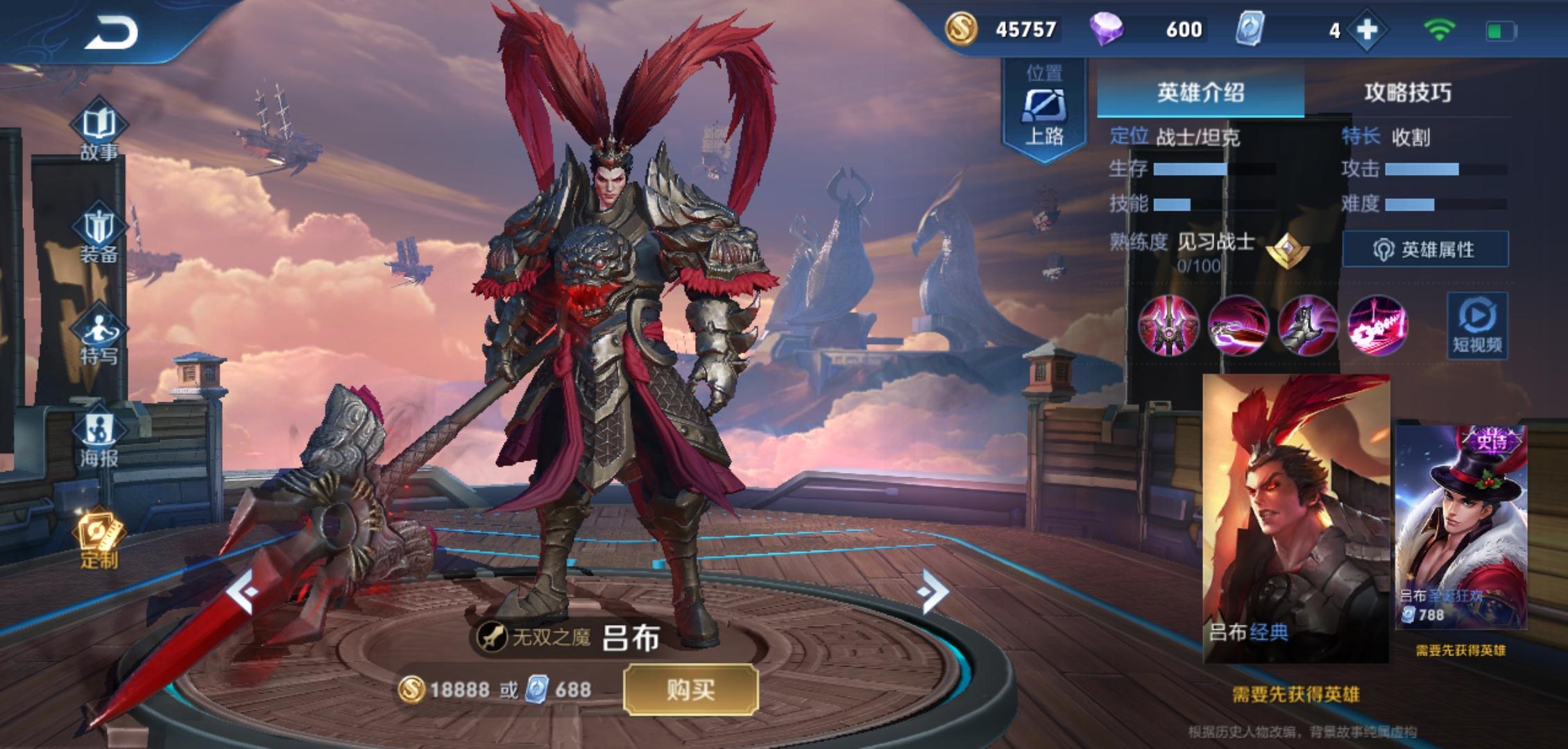Viewport: 1568px width, 749px height.
Task: Switch to the 英雄介绍 tab
Action: [x=1200, y=92]
